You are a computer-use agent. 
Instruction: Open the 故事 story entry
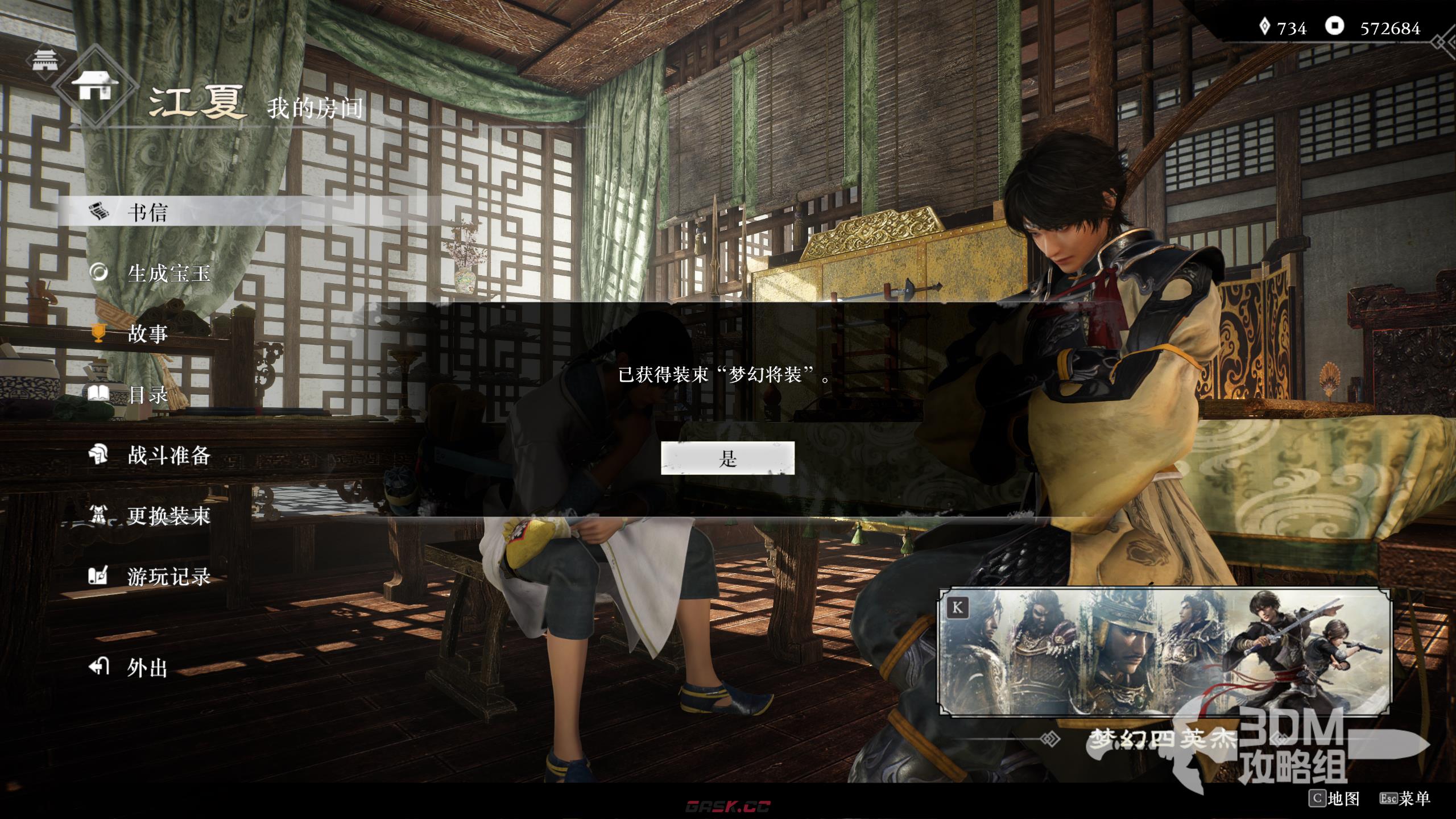click(x=147, y=334)
